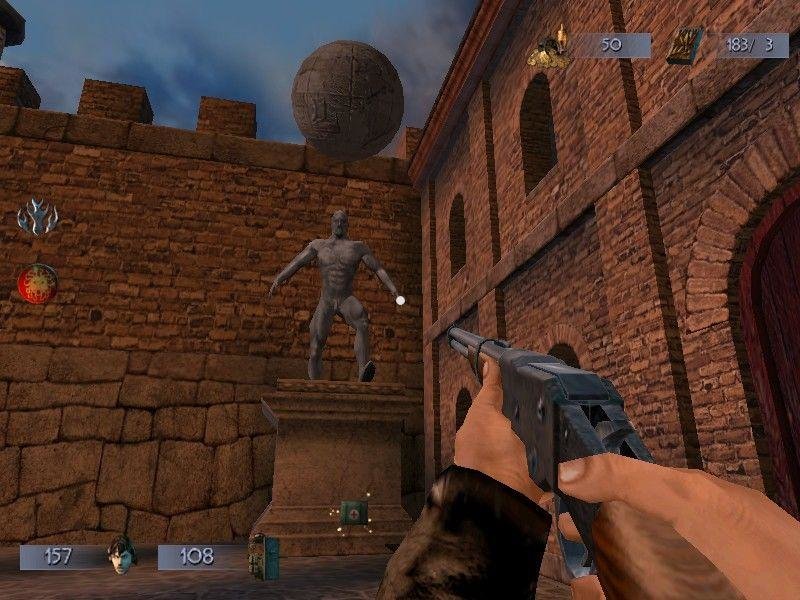Select the armor icon beside 108
The image size is (800, 600).
[x=264, y=556]
